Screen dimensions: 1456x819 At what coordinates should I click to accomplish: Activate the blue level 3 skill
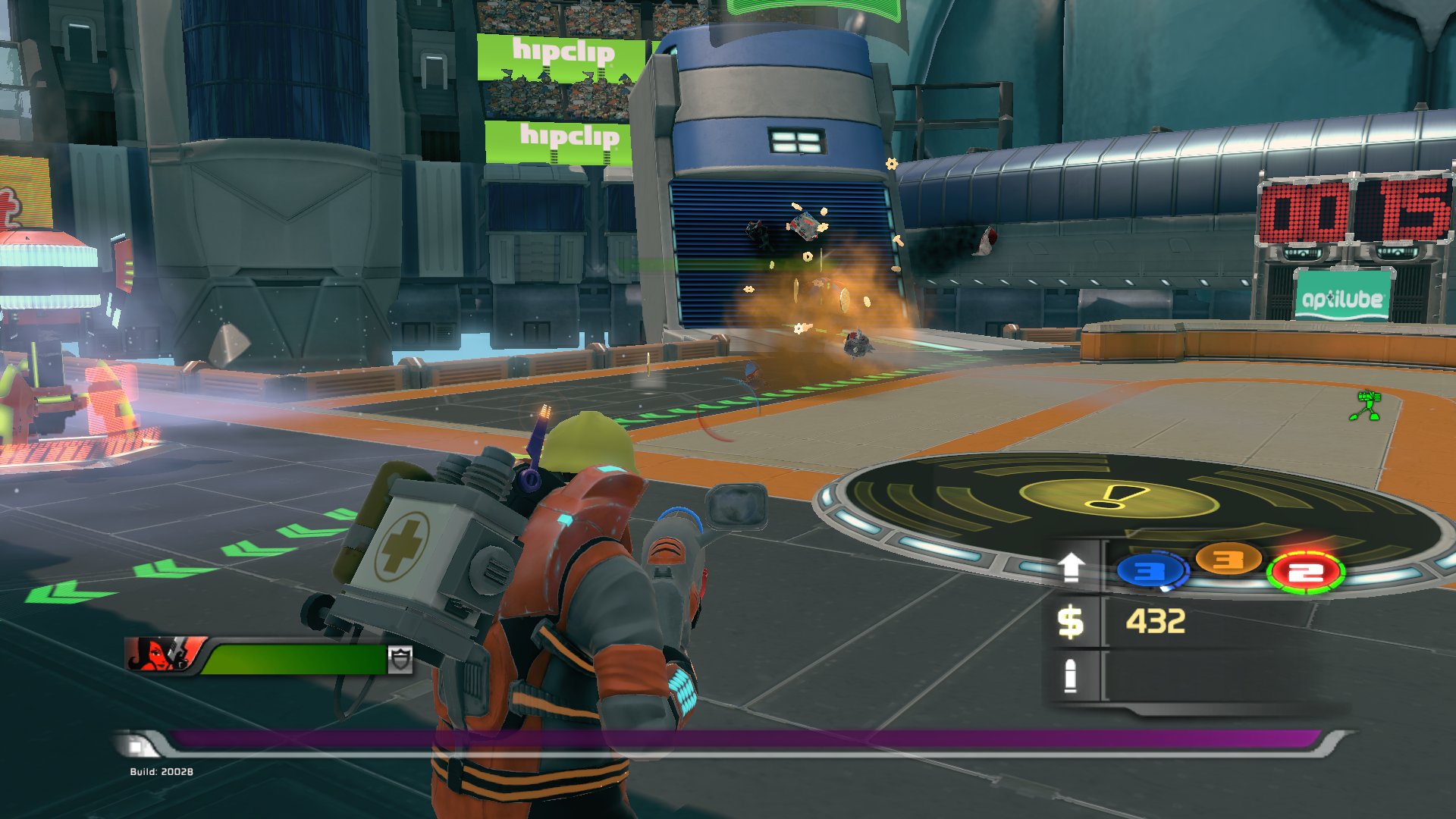coord(1150,571)
